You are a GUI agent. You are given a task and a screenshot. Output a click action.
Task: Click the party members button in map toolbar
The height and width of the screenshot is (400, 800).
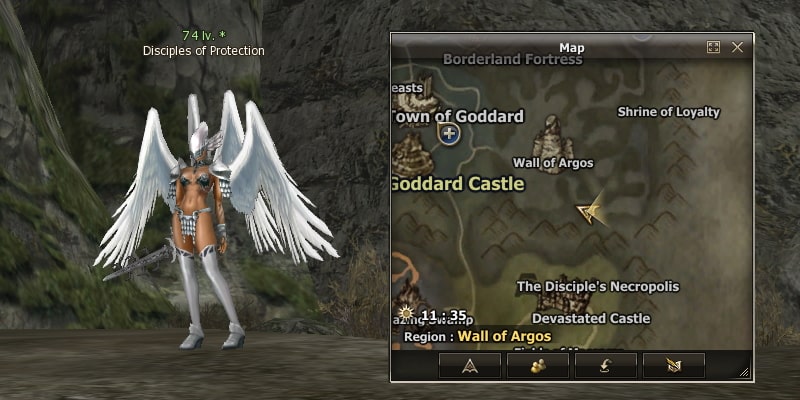pos(538,366)
